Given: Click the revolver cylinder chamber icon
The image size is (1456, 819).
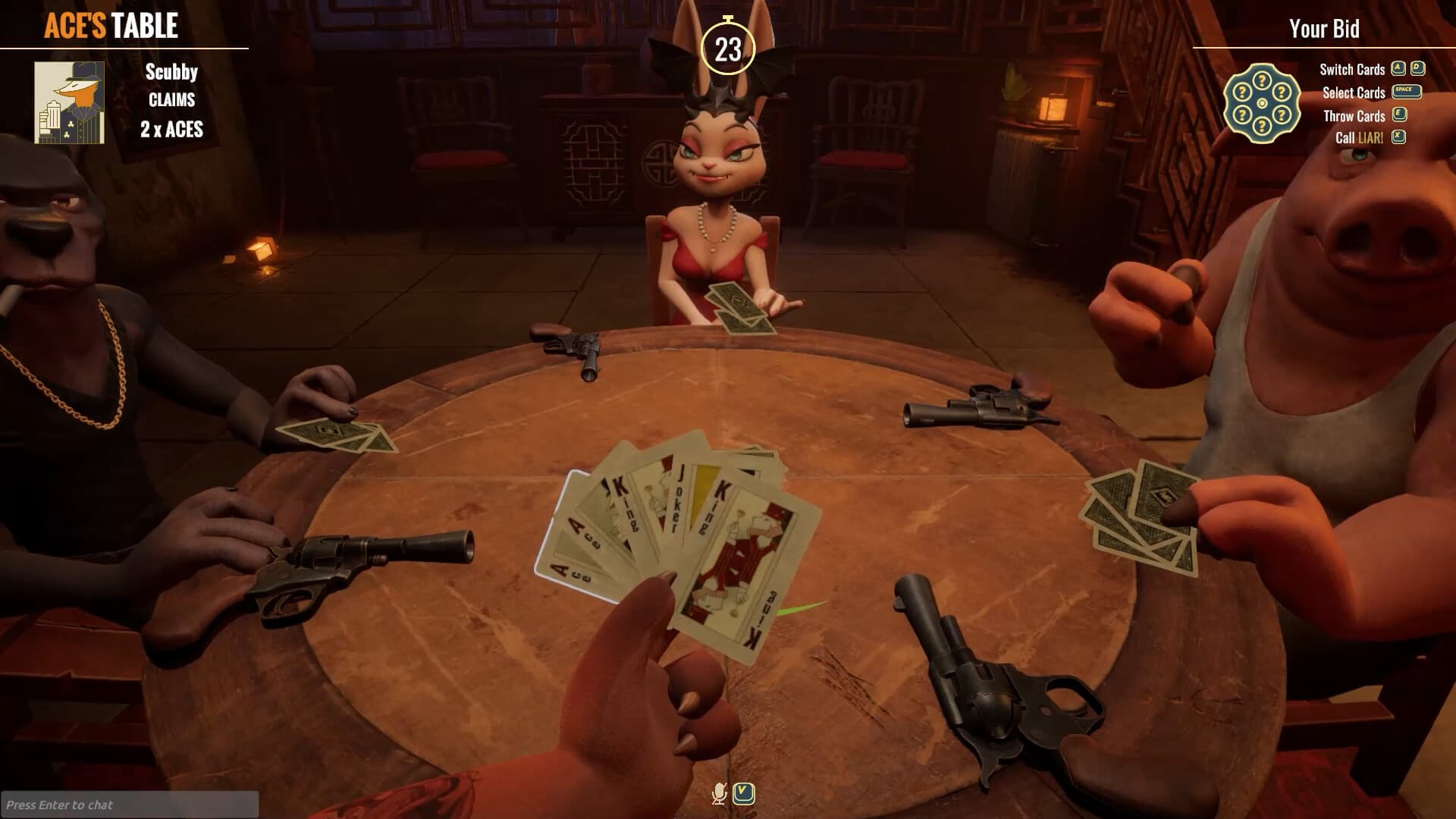Looking at the screenshot, I should (x=1261, y=102).
